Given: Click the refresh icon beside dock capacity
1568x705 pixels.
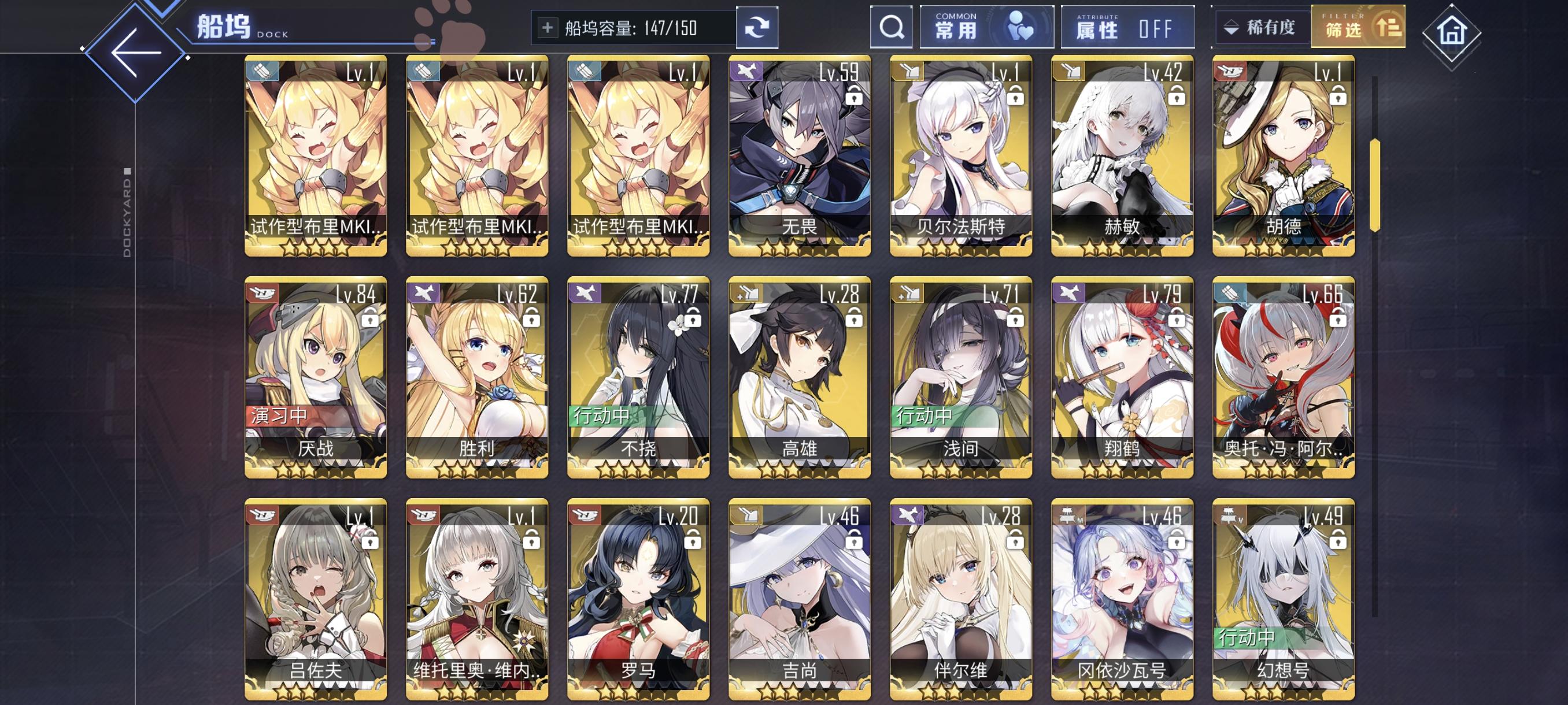Looking at the screenshot, I should pyautogui.click(x=757, y=27).
